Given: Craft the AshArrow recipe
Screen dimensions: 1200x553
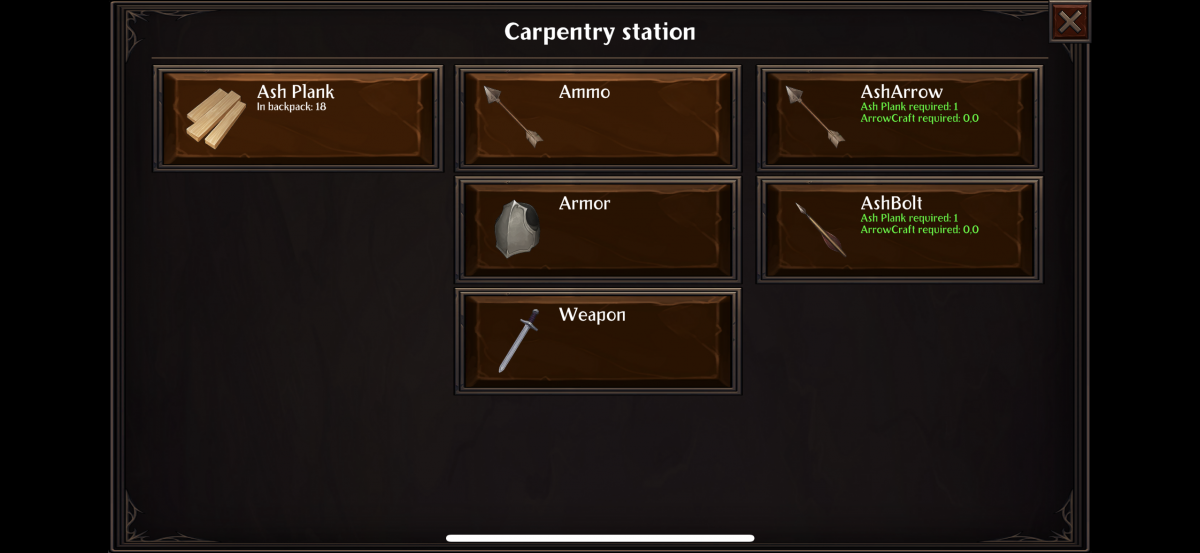Looking at the screenshot, I should [x=899, y=118].
